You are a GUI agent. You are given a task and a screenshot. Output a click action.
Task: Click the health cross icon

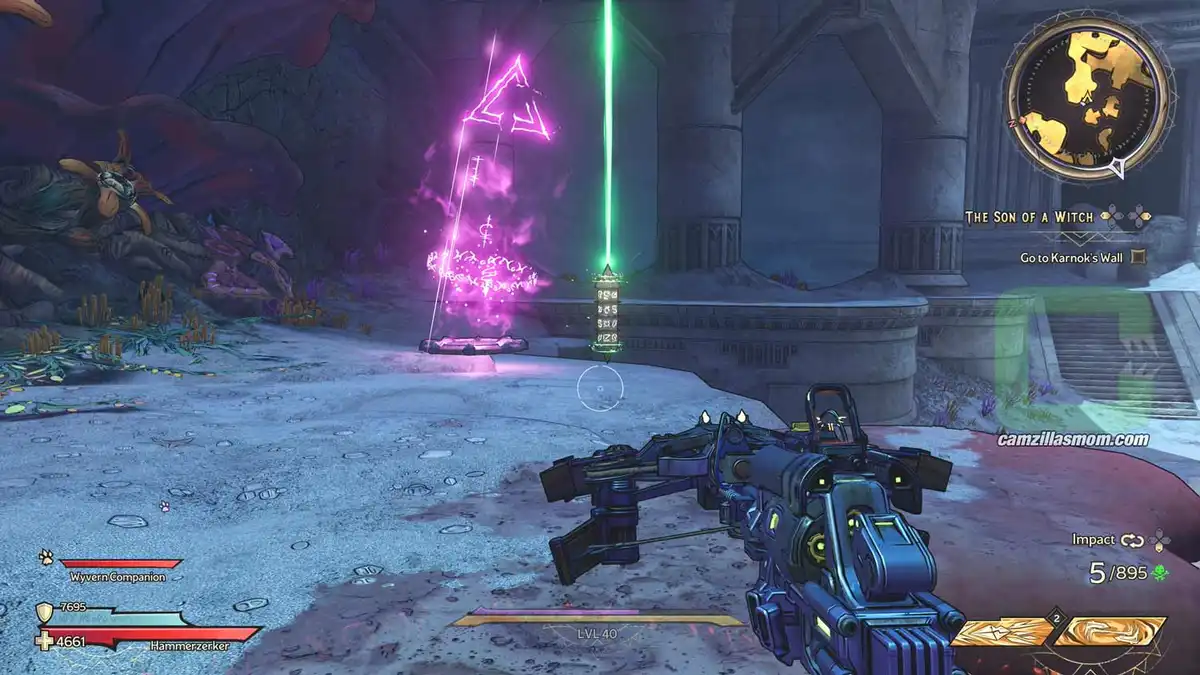[x=46, y=638]
